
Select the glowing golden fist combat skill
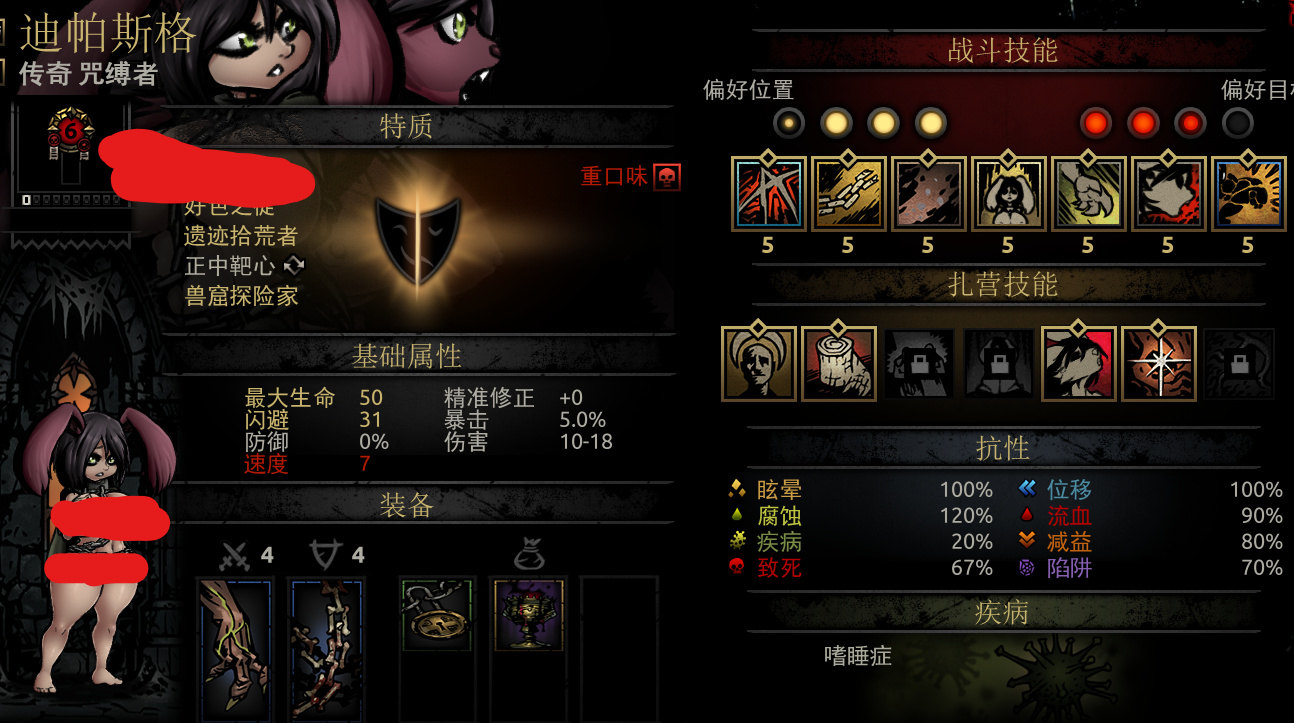click(x=1248, y=194)
